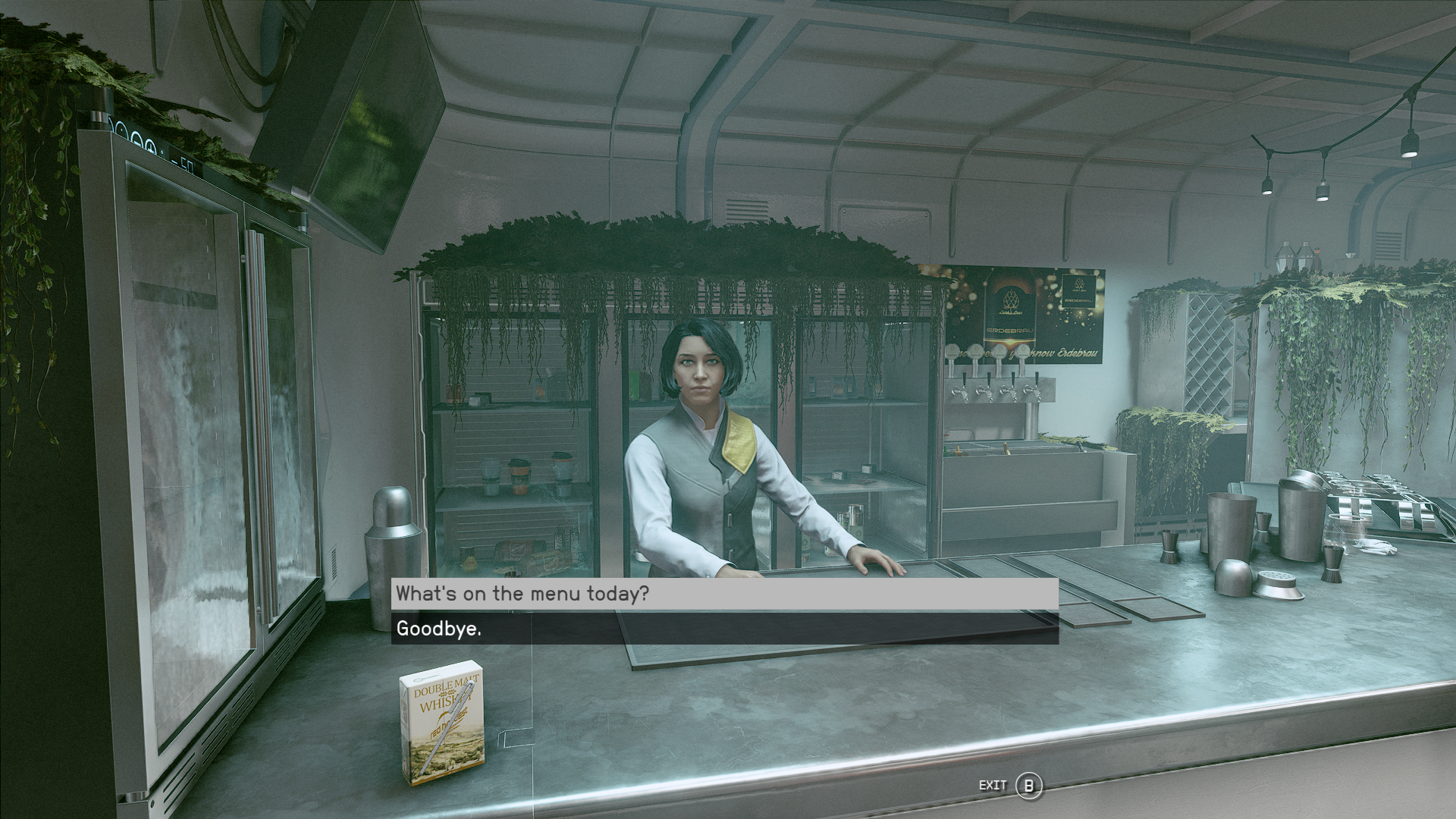Click the jigger cup on the right counter
The height and width of the screenshot is (819, 1456).
[x=1332, y=561]
